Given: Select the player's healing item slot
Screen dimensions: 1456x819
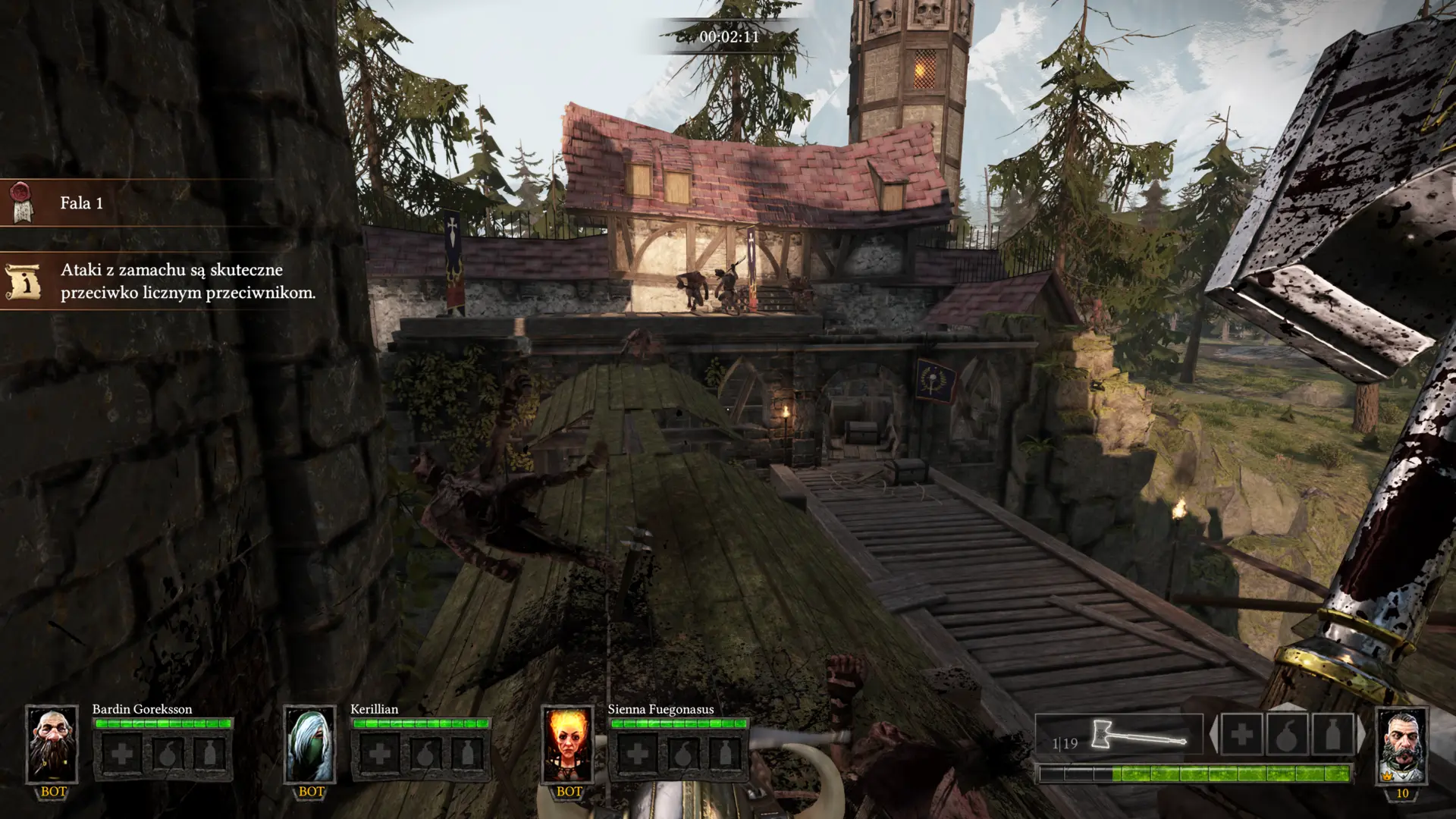Looking at the screenshot, I should [x=1241, y=734].
